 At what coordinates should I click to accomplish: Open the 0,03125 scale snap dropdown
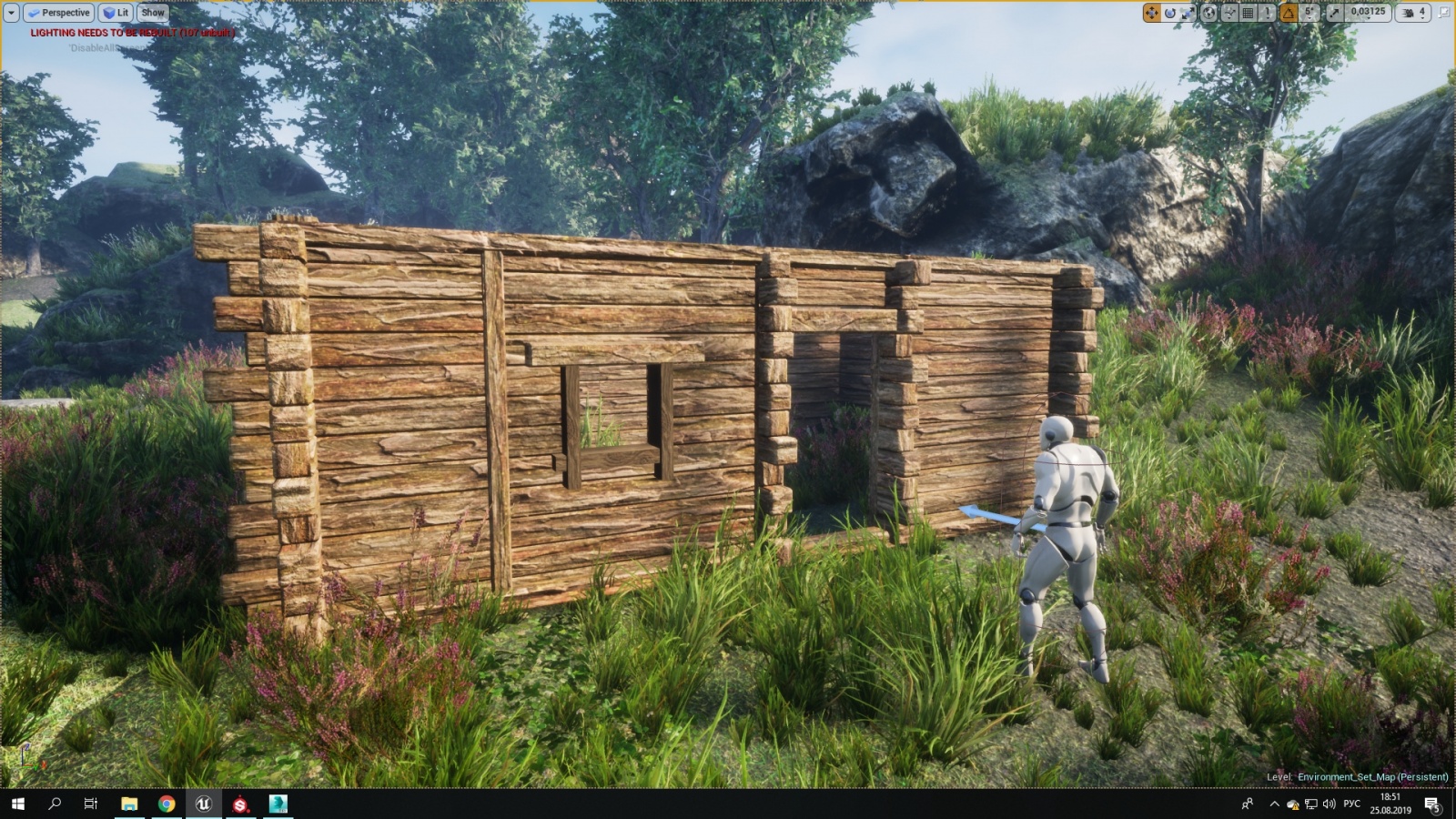click(x=1368, y=13)
